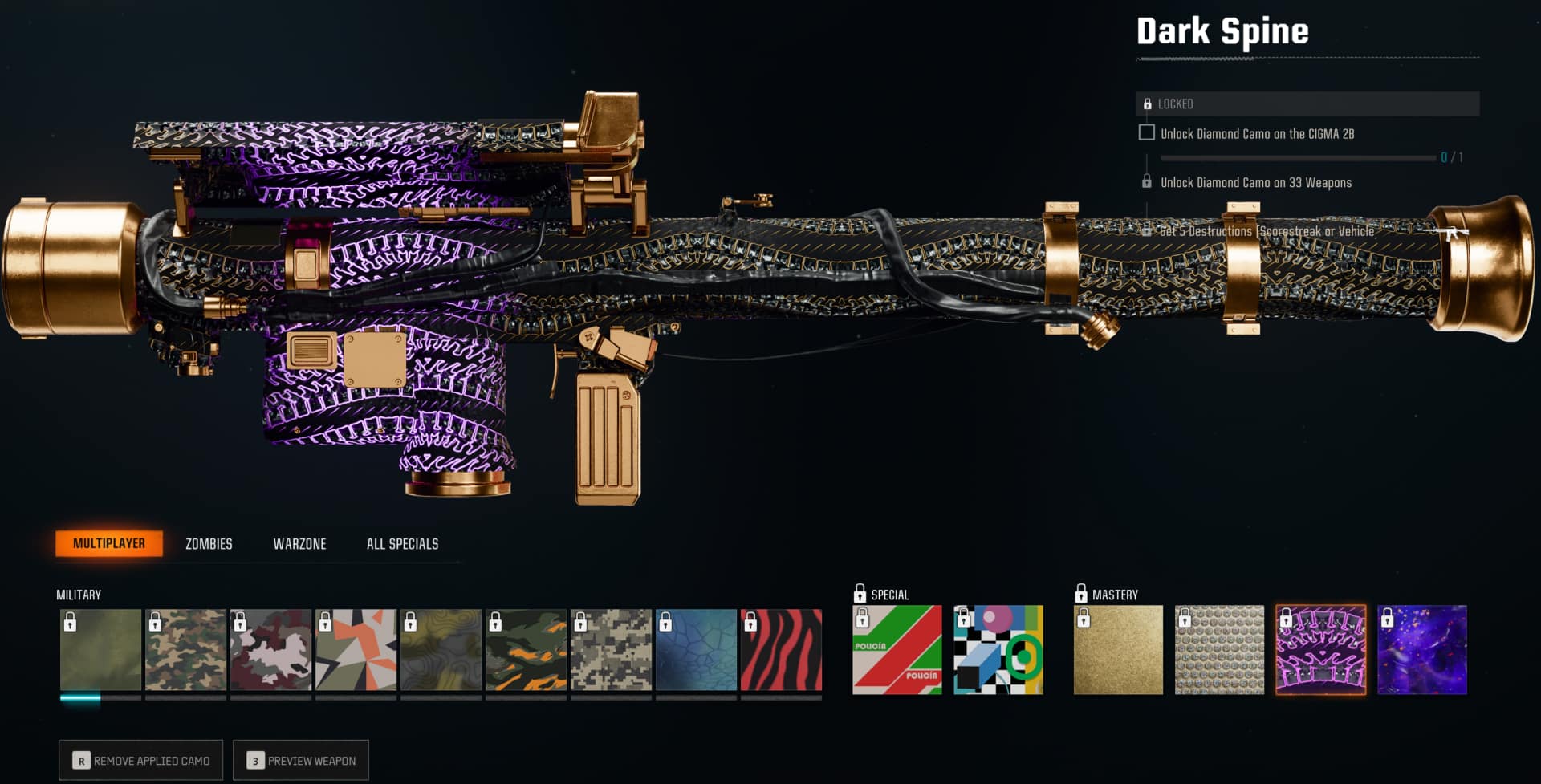Image resolution: width=1541 pixels, height=784 pixels.
Task: Select the Dark Spine mastery camo
Action: [1320, 650]
